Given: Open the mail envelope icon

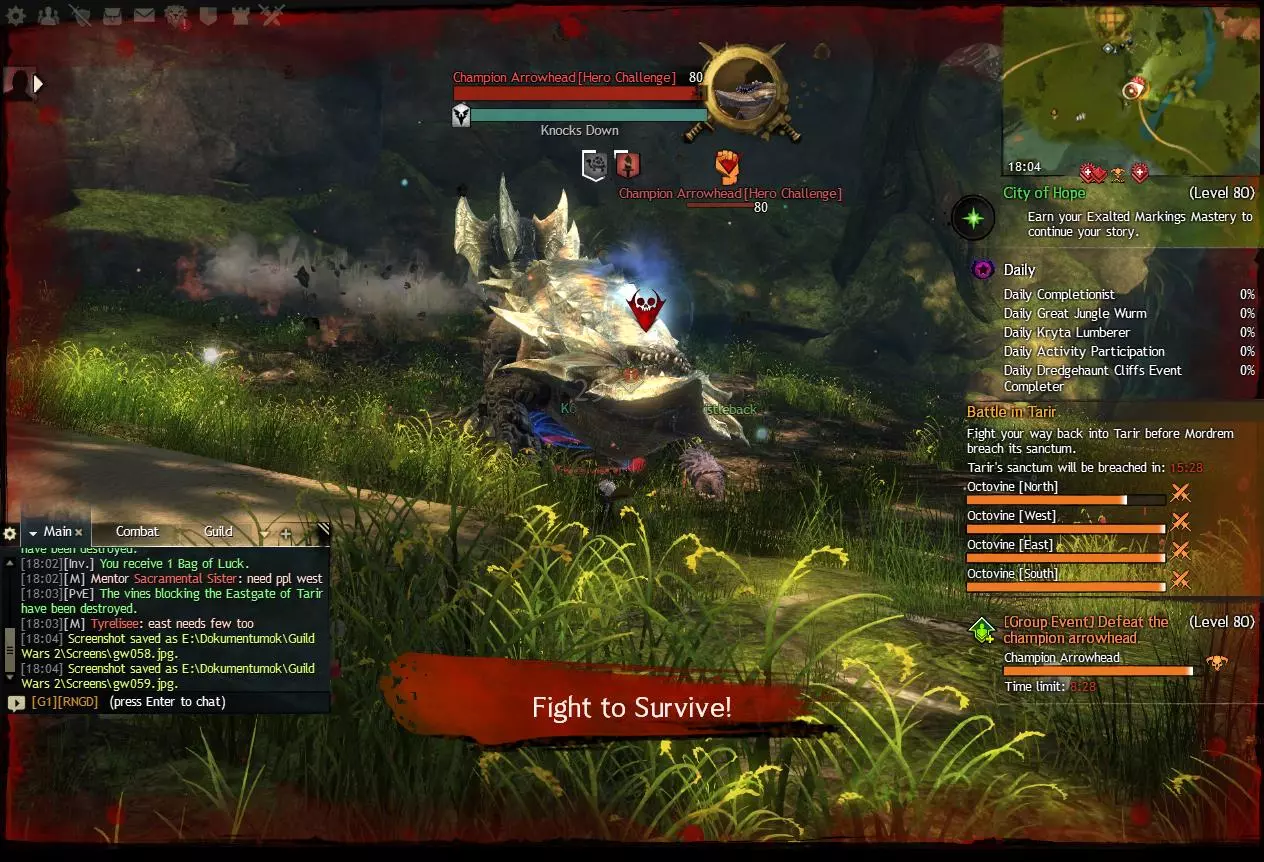Looking at the screenshot, I should pos(144,15).
